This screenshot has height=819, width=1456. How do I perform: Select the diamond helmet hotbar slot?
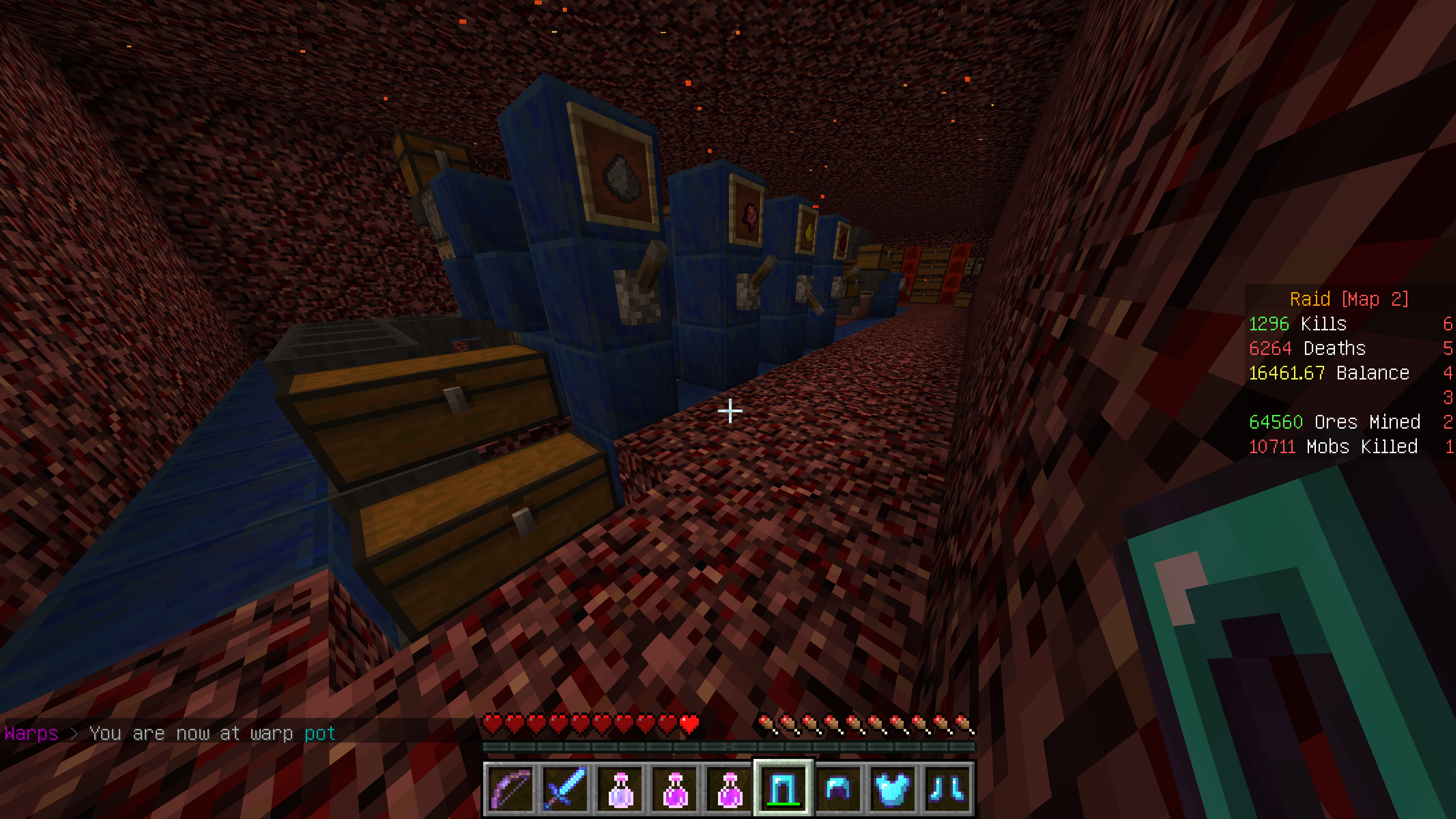pyautogui.click(x=838, y=789)
